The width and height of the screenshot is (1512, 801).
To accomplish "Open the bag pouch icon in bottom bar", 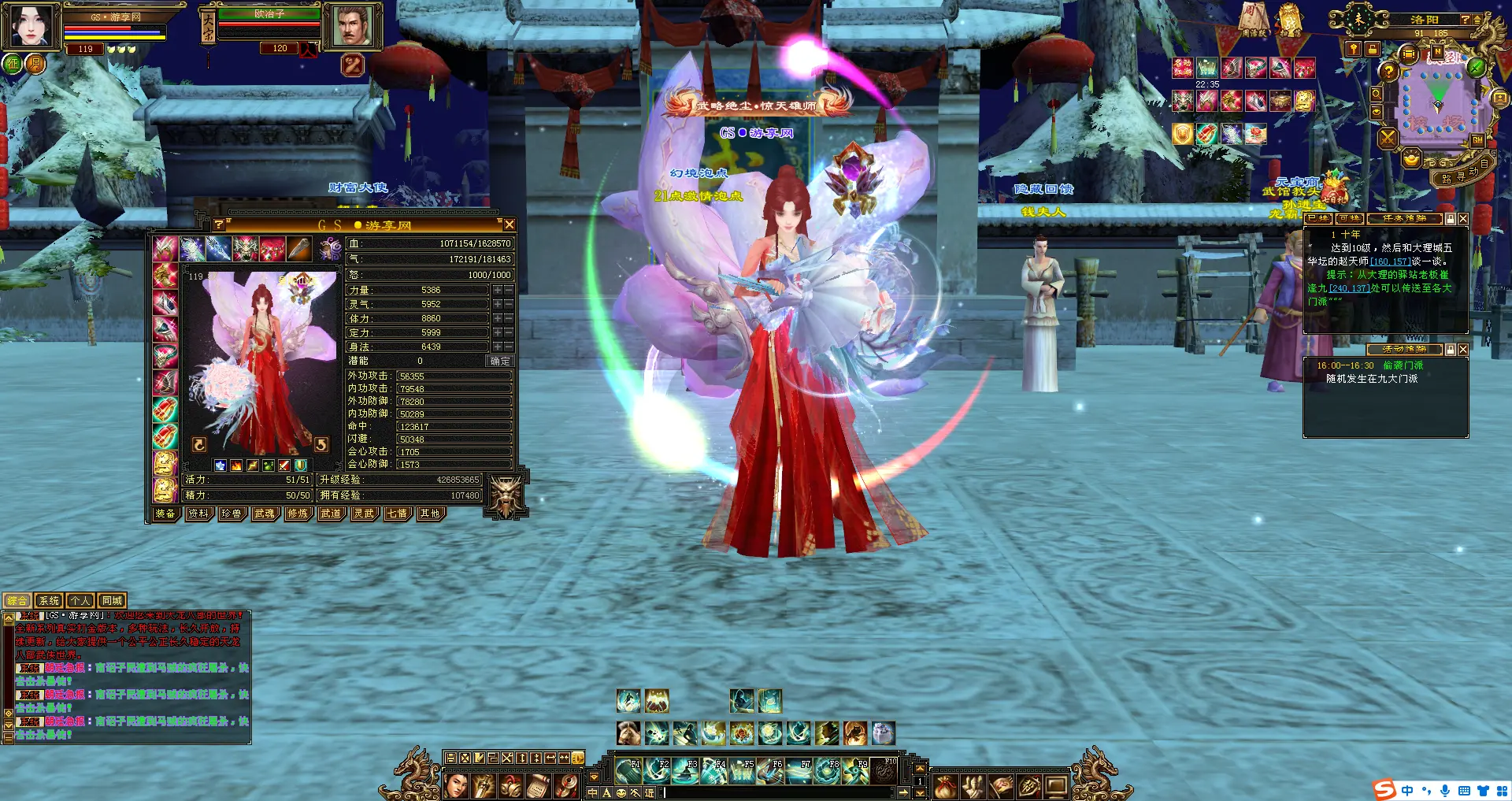I will [x=945, y=785].
